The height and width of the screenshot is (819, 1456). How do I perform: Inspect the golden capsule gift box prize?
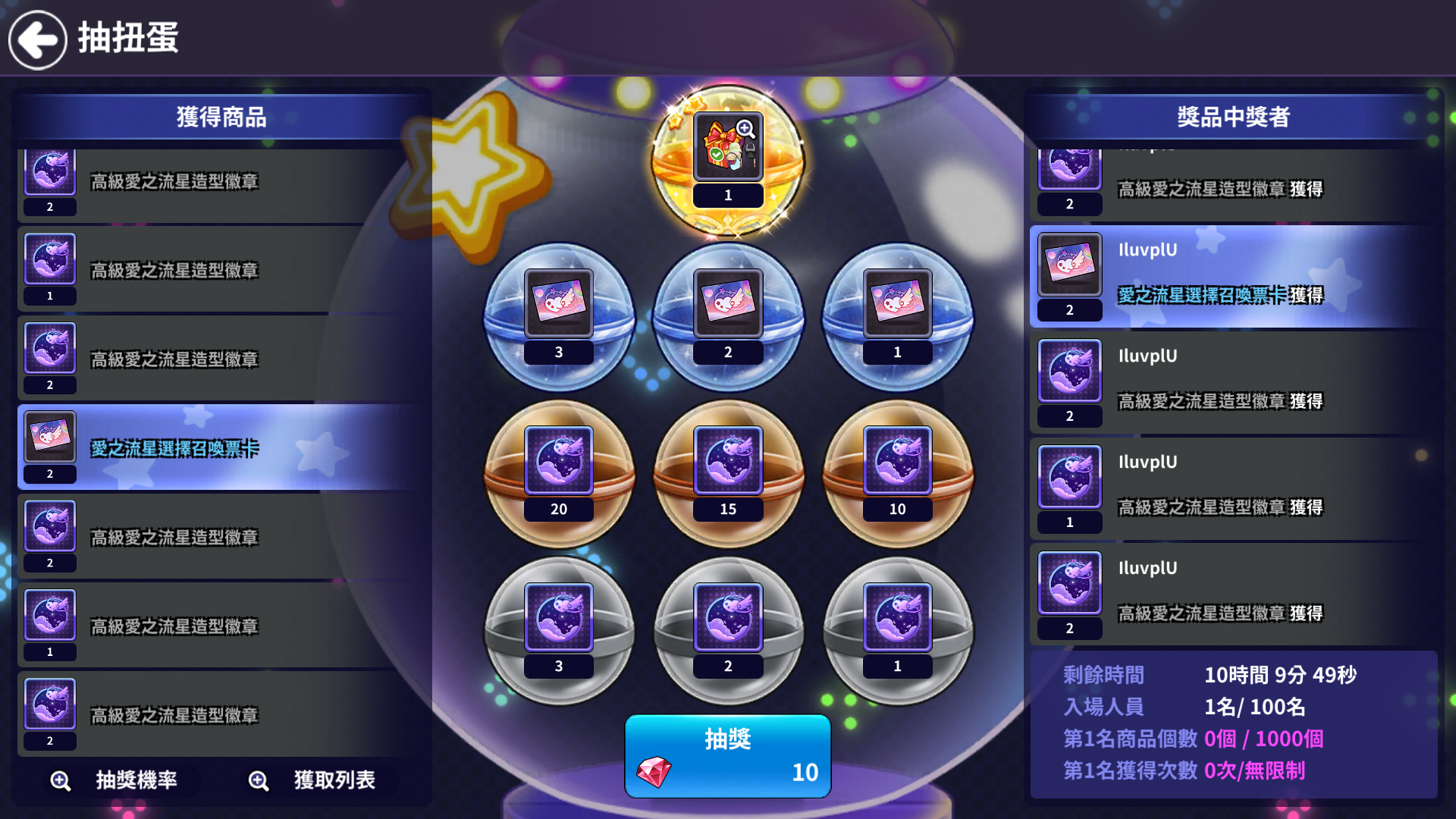tap(728, 148)
